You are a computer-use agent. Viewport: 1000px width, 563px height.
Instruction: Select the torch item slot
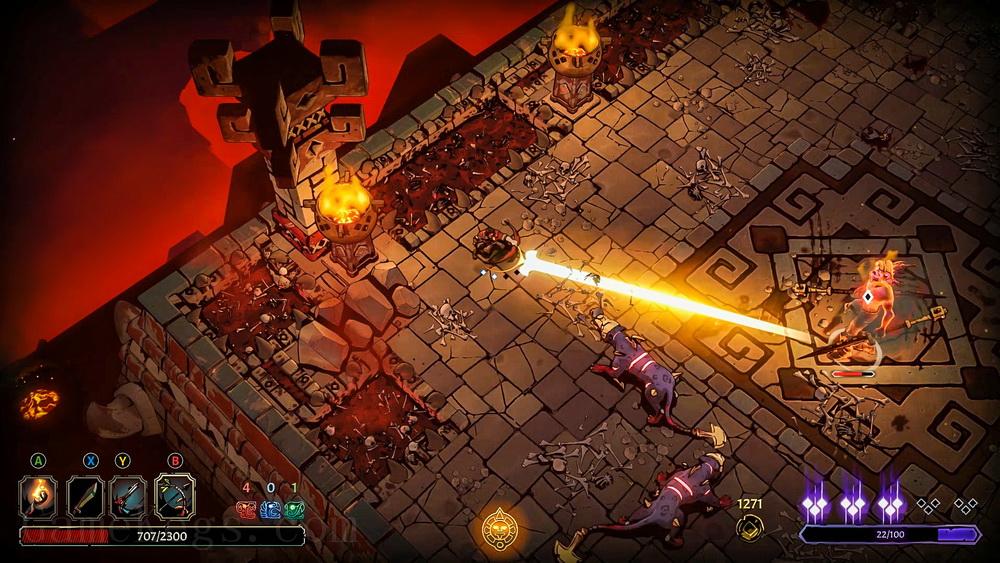tap(38, 496)
